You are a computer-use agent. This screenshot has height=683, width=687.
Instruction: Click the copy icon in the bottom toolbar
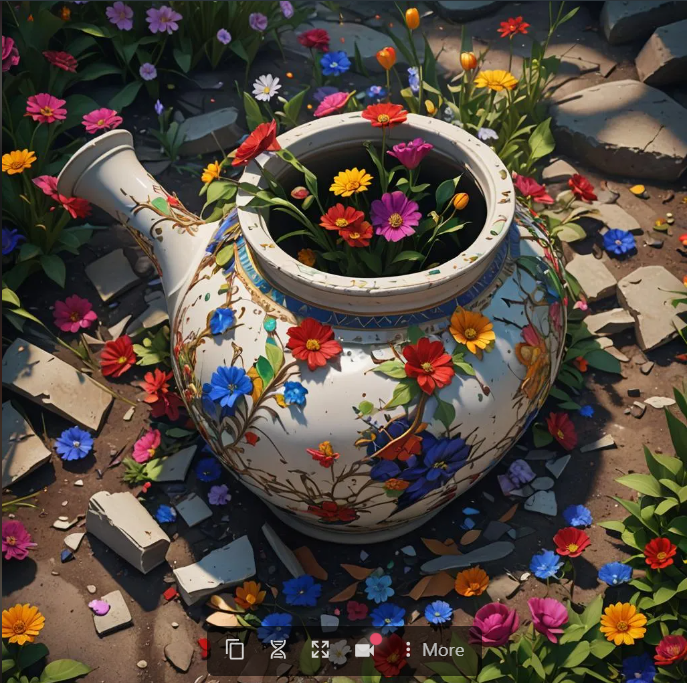pyautogui.click(x=235, y=649)
